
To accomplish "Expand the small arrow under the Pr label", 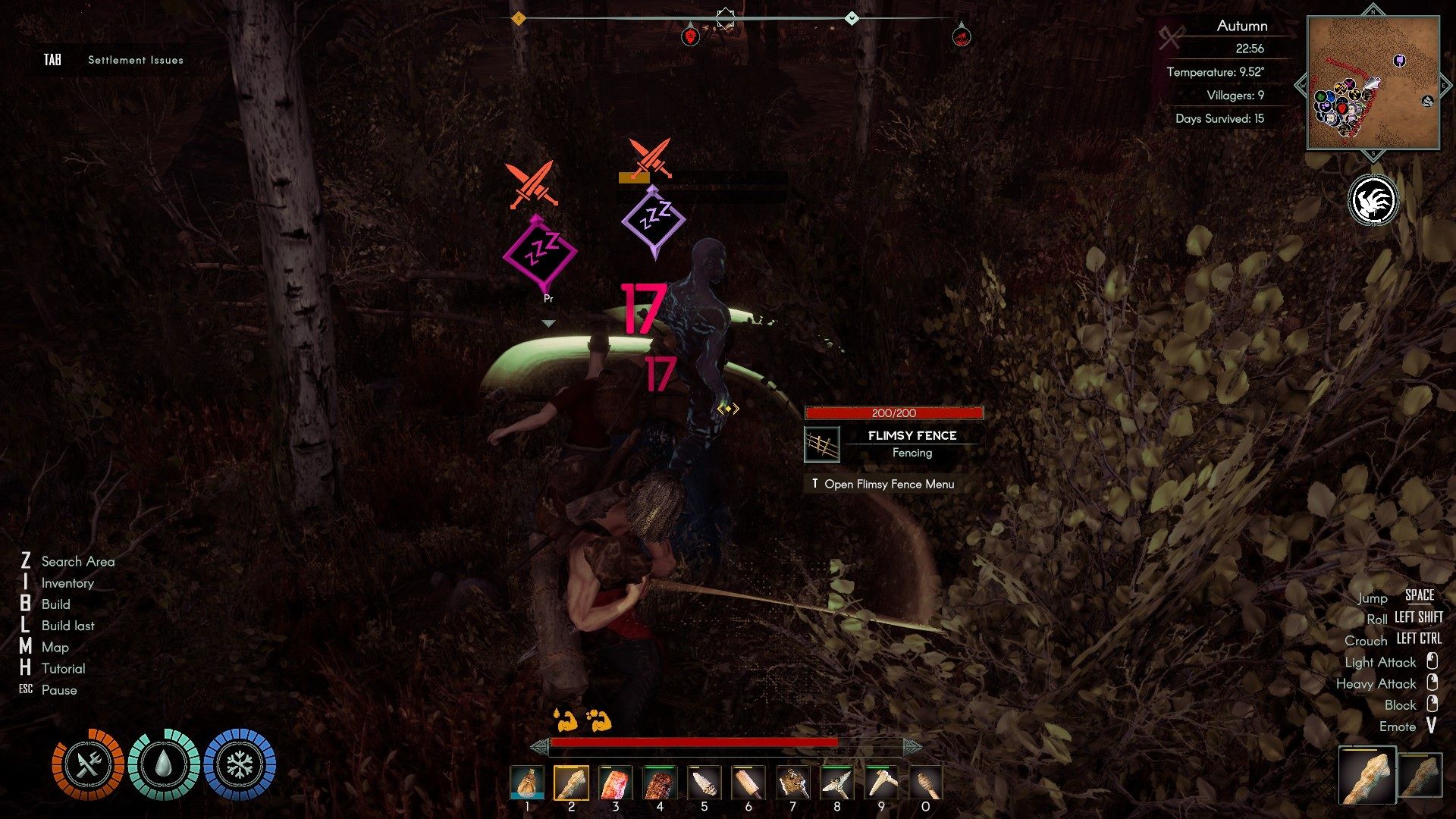I will [x=548, y=322].
